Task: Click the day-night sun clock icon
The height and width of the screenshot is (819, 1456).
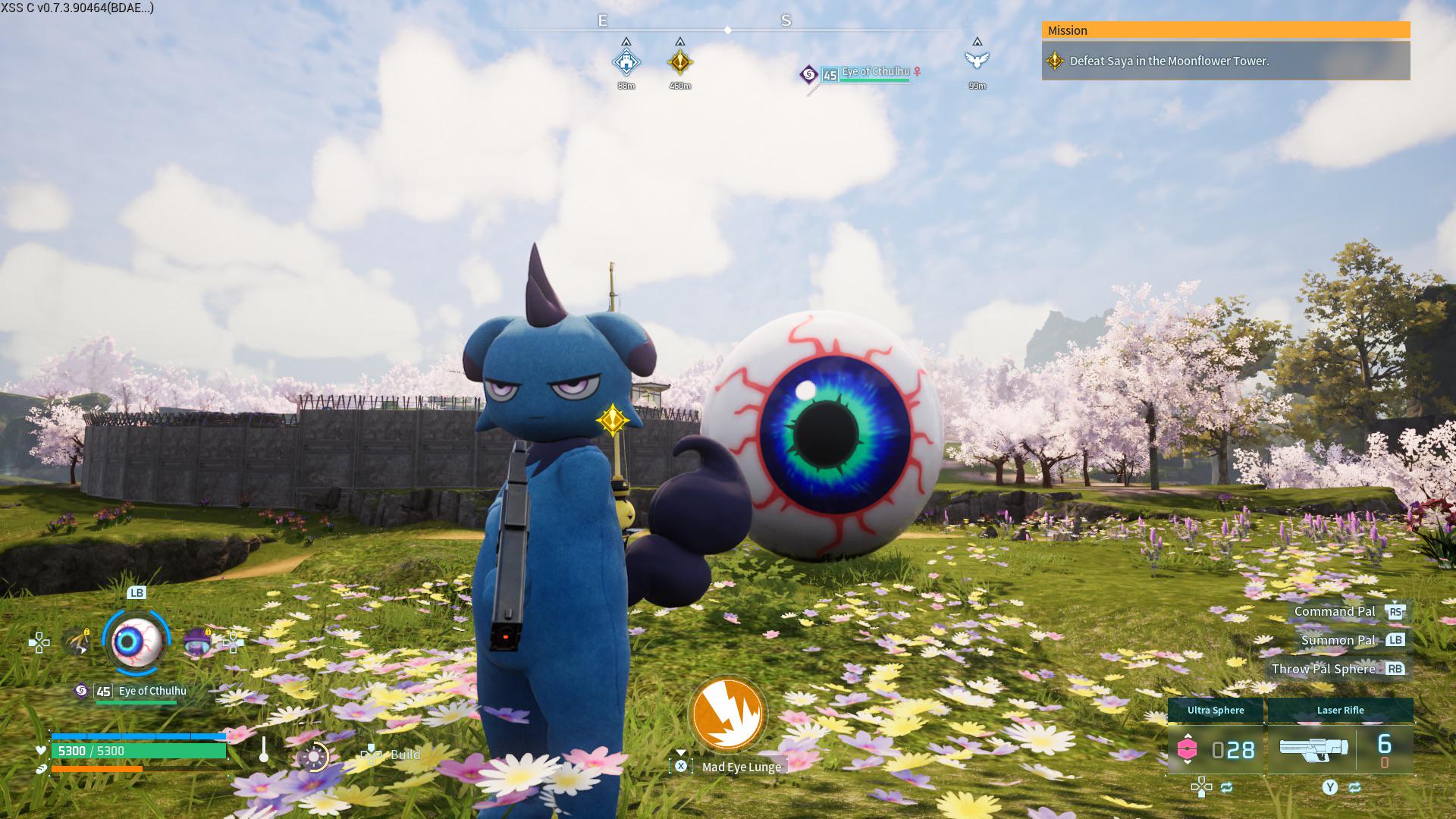Action: click(x=313, y=756)
